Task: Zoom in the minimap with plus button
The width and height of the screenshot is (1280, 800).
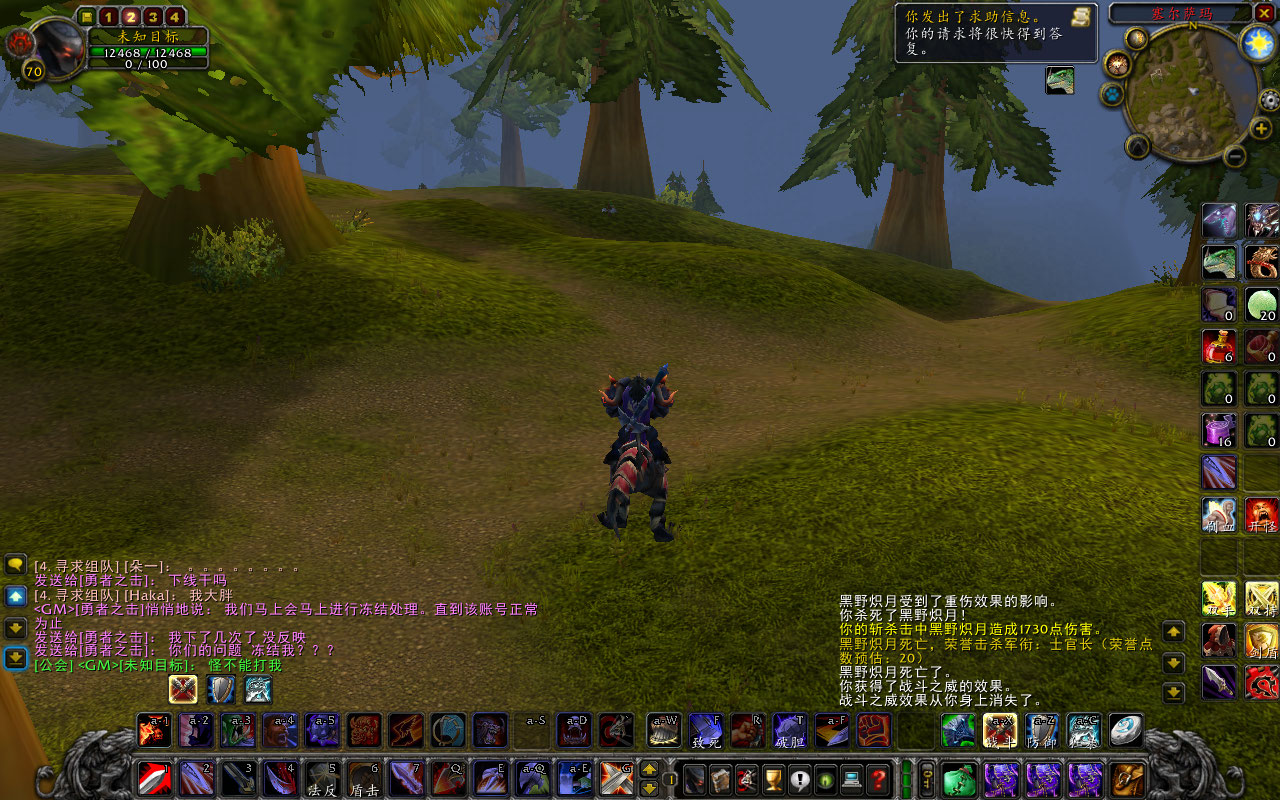Action: [1261, 128]
